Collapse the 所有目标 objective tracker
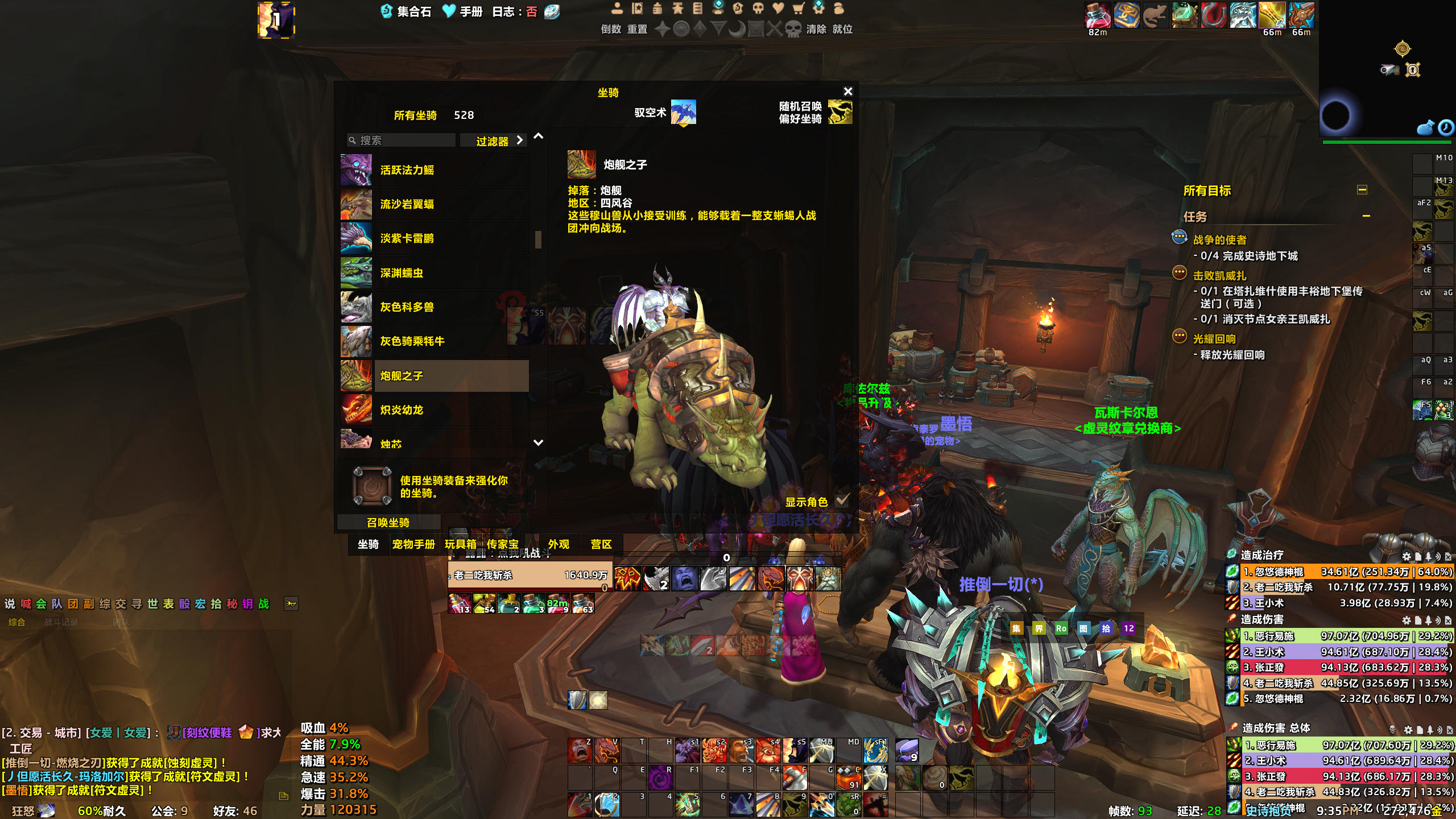The height and width of the screenshot is (819, 1456). point(1362,190)
